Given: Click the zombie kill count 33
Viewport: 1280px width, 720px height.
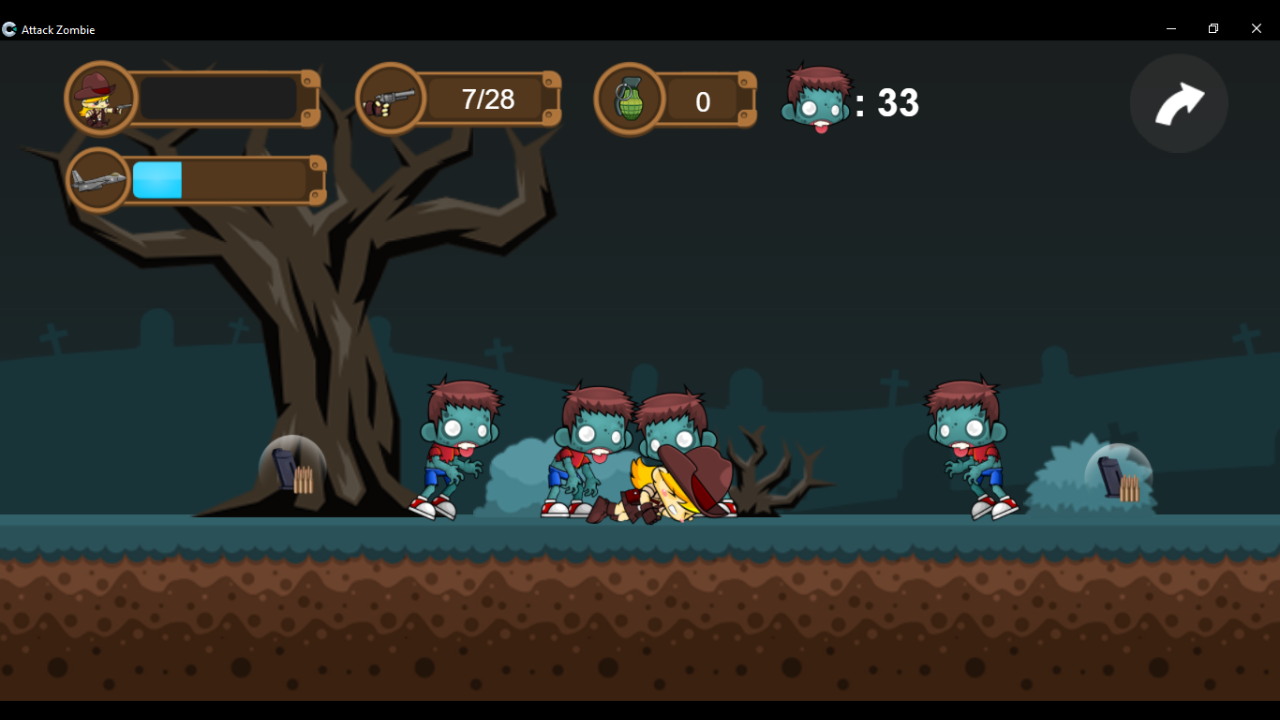Looking at the screenshot, I should (x=898, y=101).
